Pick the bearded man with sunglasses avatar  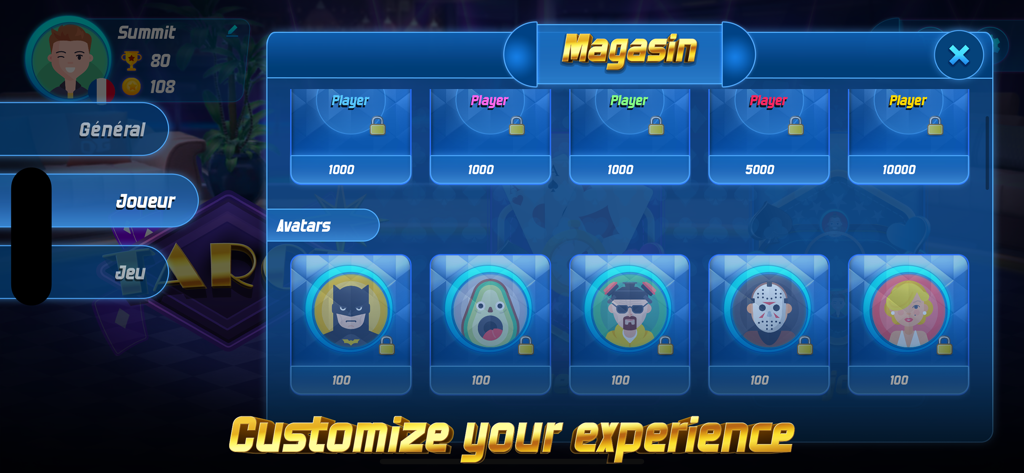coord(629,310)
